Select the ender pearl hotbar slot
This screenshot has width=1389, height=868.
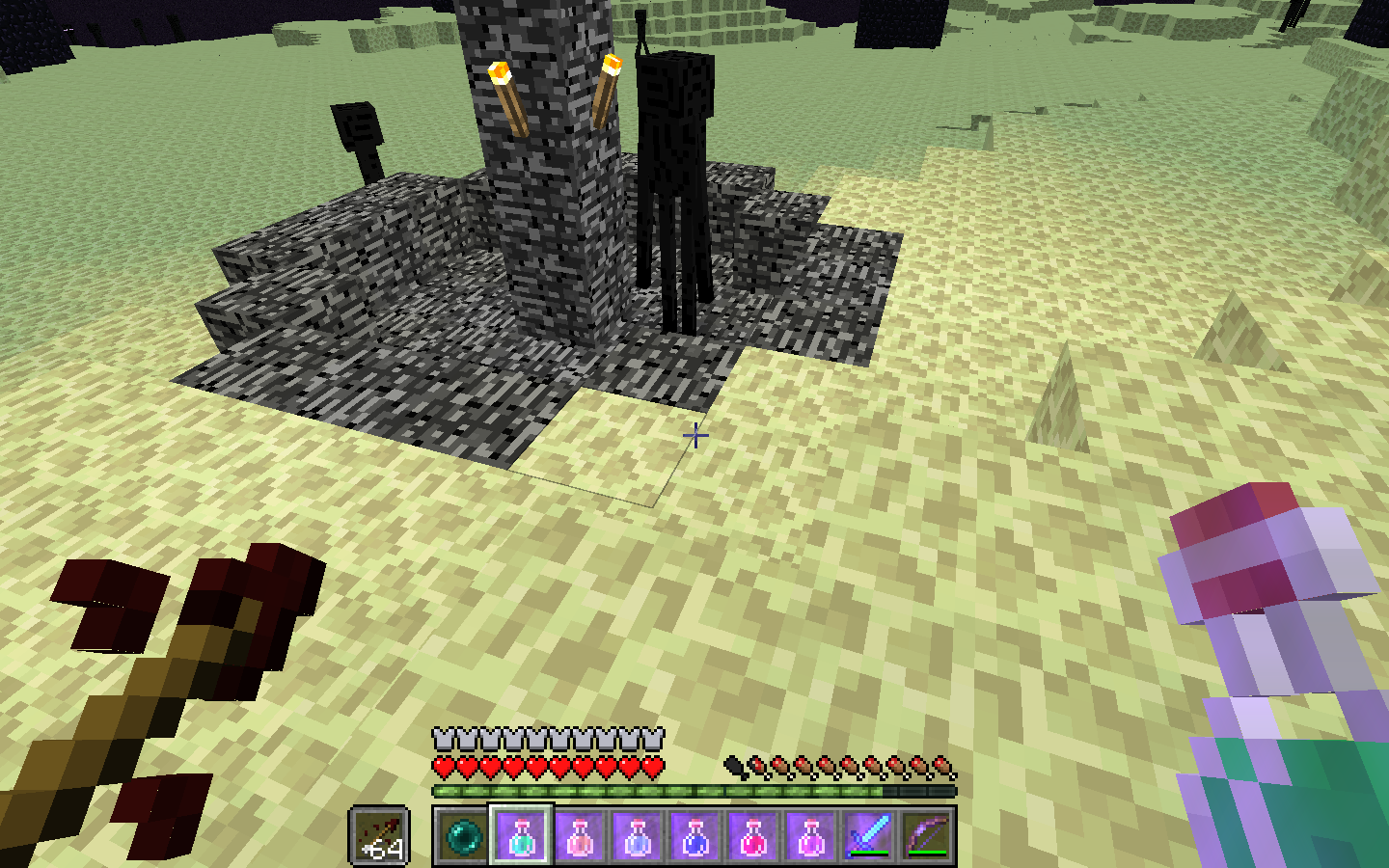click(463, 835)
